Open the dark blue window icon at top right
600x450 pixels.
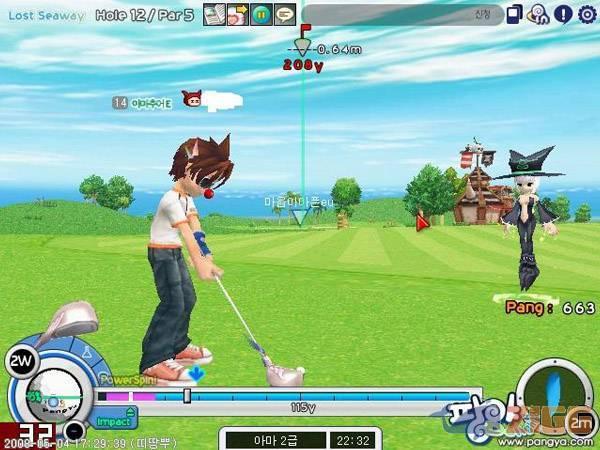(x=514, y=14)
